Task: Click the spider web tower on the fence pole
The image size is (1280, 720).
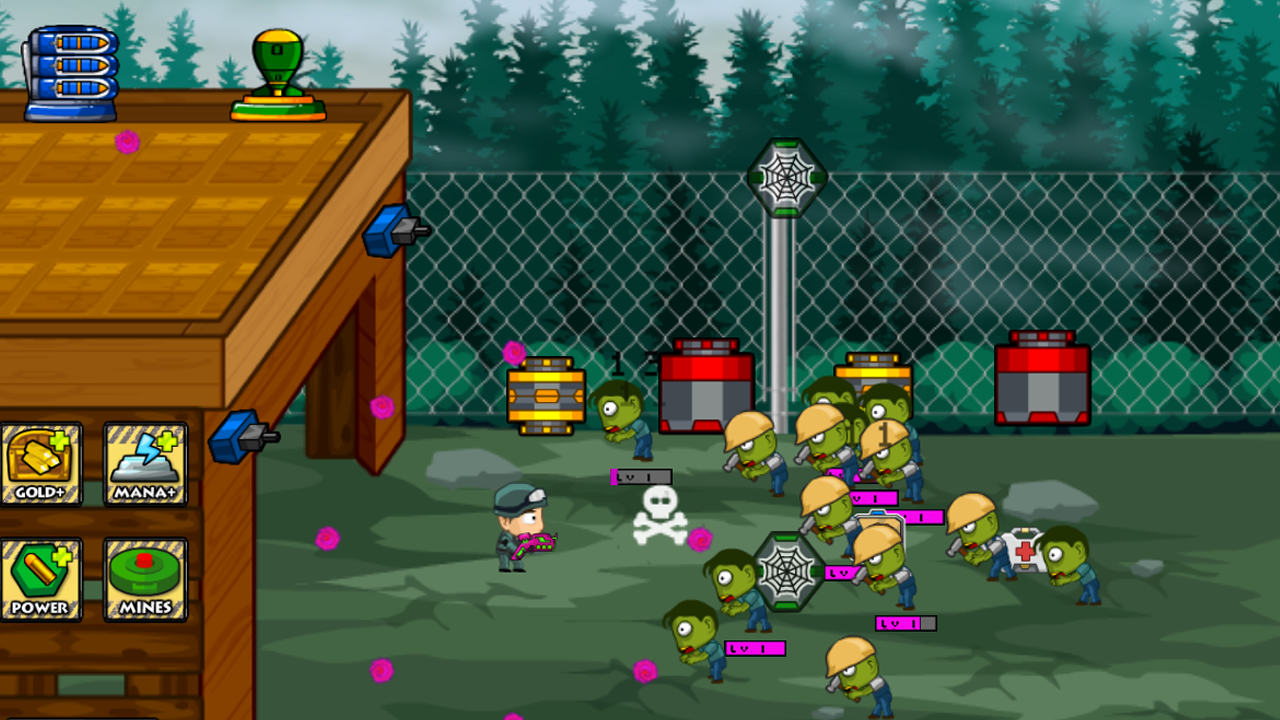Action: click(786, 180)
